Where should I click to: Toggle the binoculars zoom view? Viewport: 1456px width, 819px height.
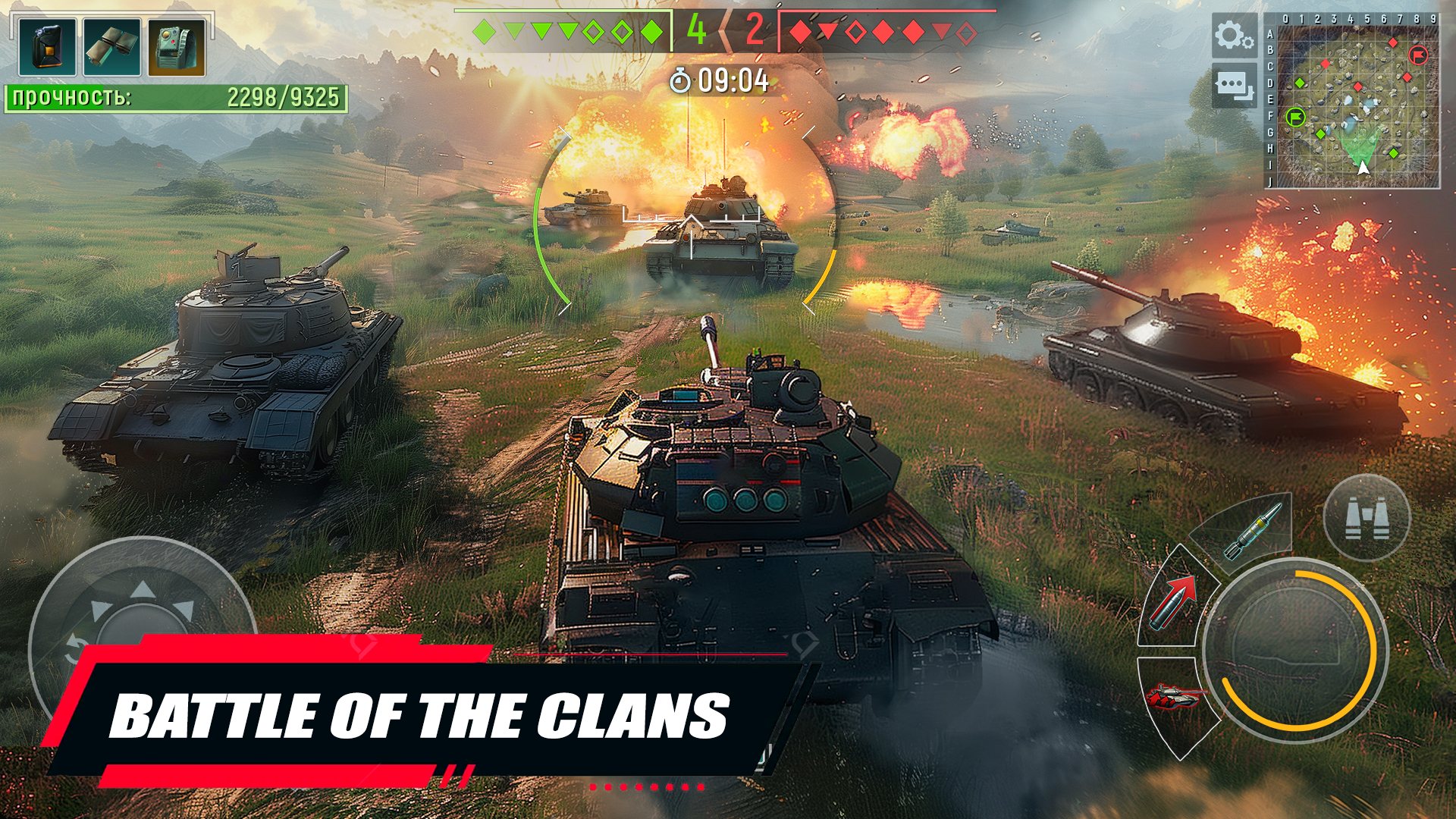(x=1367, y=518)
